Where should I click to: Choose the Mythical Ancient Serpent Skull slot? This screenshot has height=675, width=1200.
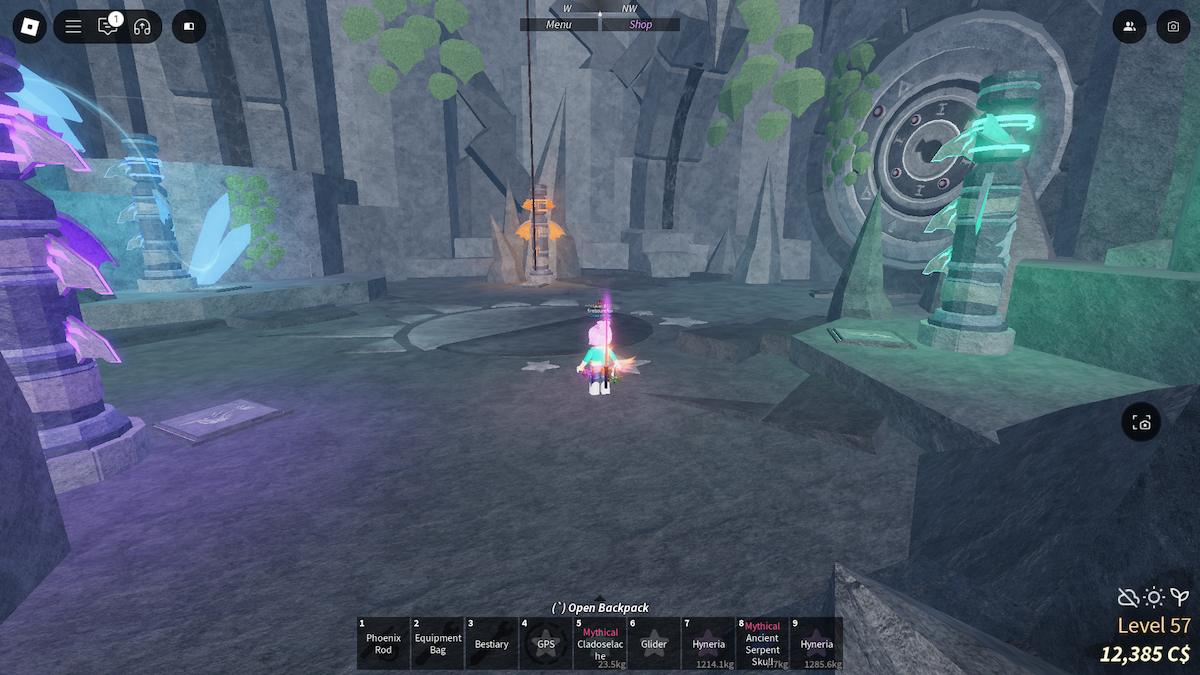point(762,644)
